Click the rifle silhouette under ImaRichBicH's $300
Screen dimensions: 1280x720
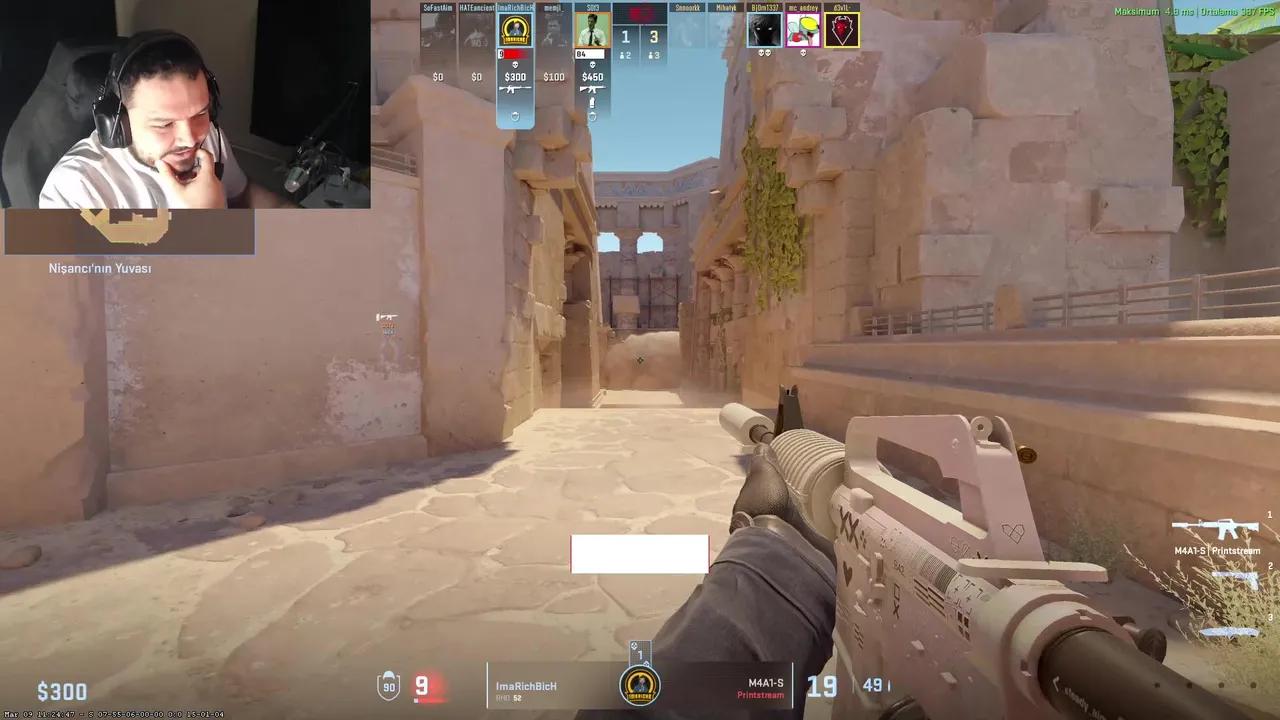click(515, 90)
